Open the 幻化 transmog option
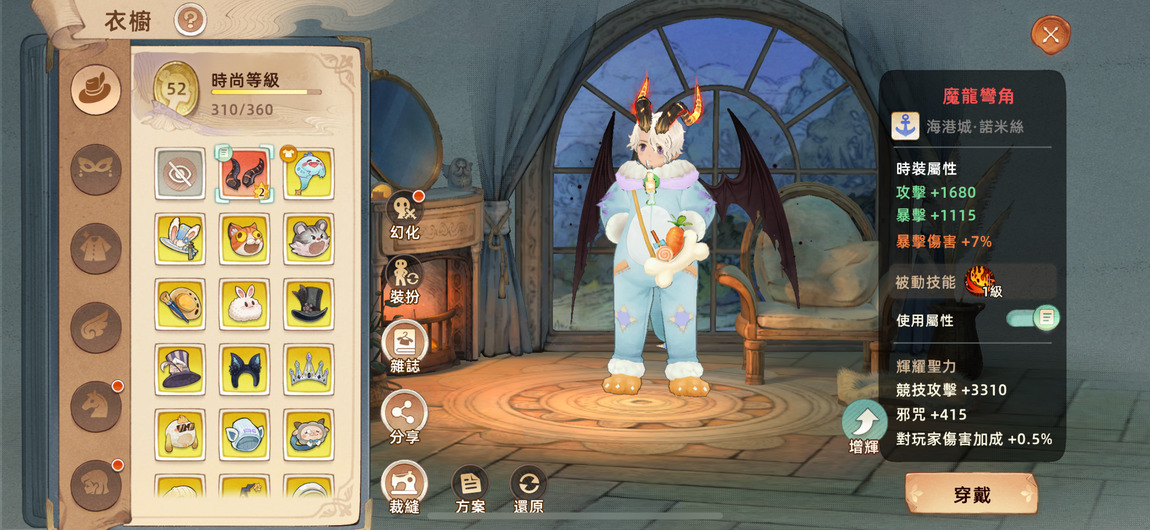Image resolution: width=1150 pixels, height=530 pixels. [x=405, y=212]
